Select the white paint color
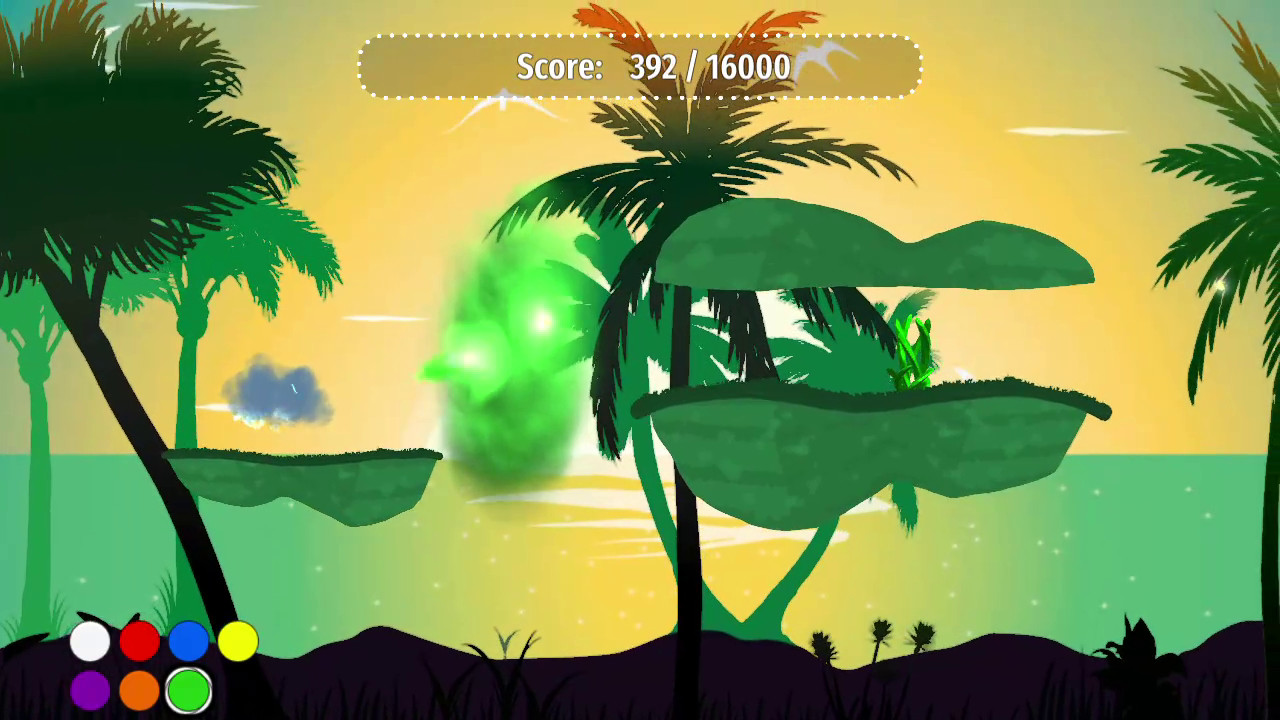Image resolution: width=1280 pixels, height=720 pixels. (90, 642)
